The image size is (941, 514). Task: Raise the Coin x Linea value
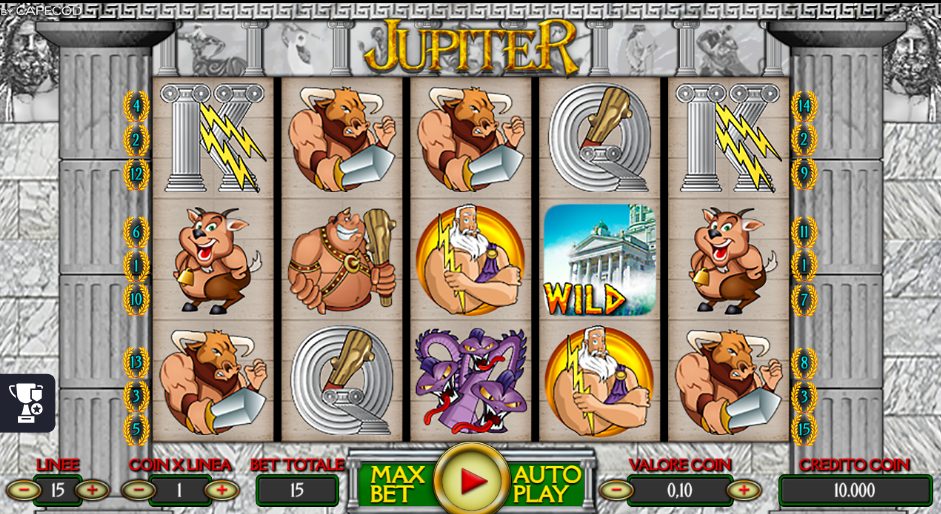coord(221,490)
